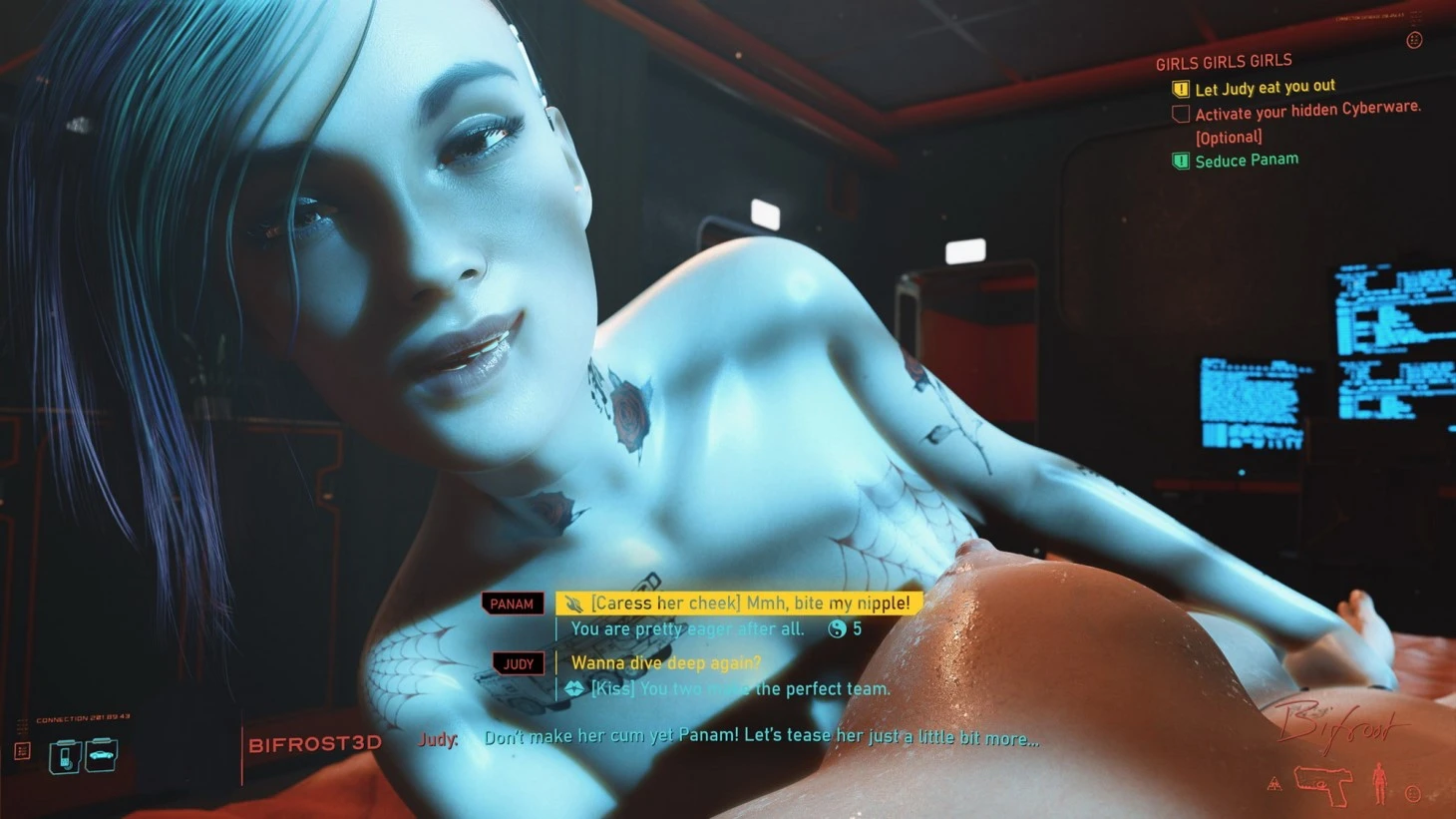The image size is (1456, 819).
Task: Open the GIRLS GIRLS GIRLS quest tracker
Action: click(1224, 62)
